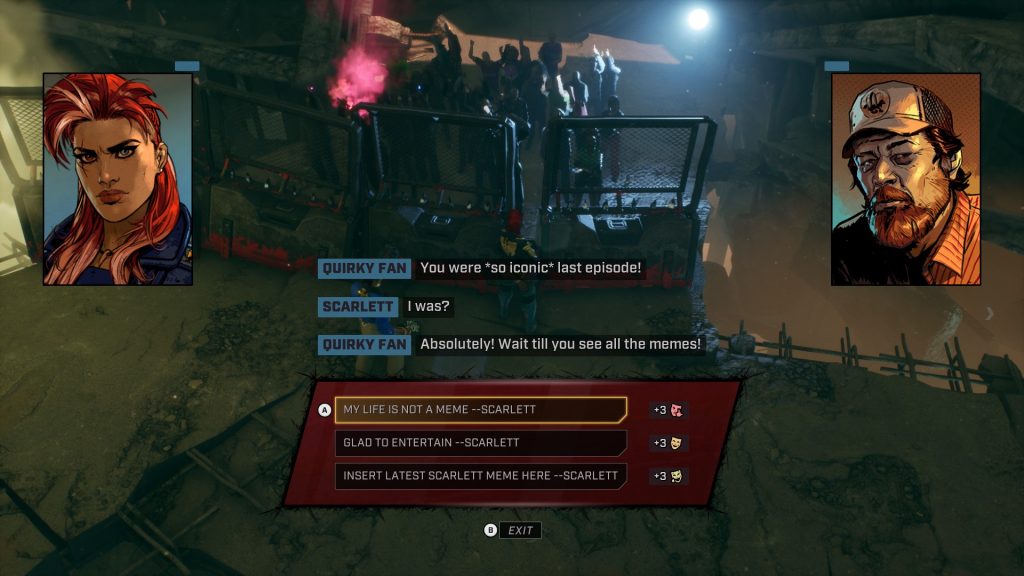Exit the conversation with the Exit button
Viewport: 1024px width, 576px height.
(x=520, y=530)
